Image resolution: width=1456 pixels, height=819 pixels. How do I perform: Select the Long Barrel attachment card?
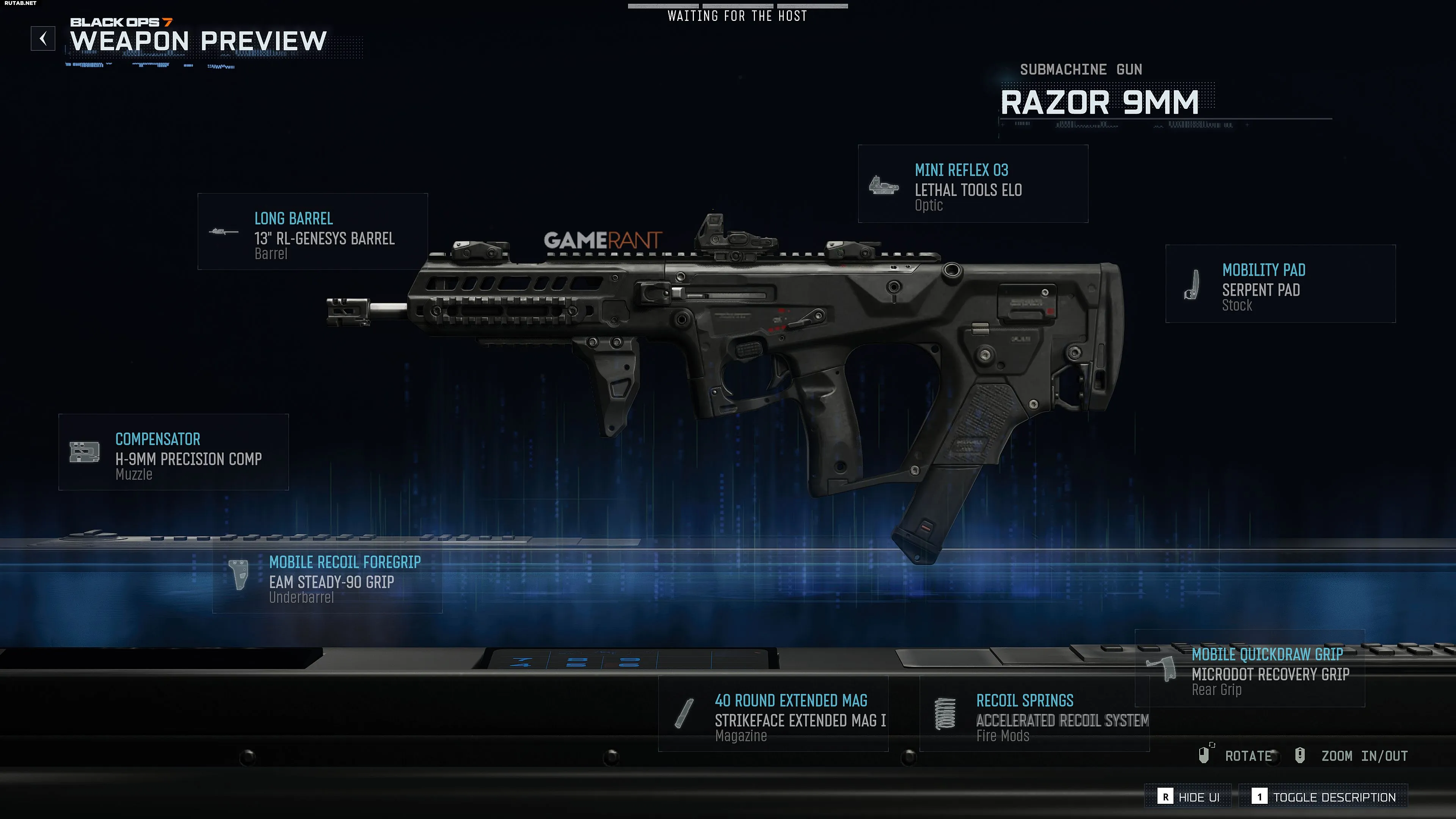(312, 232)
